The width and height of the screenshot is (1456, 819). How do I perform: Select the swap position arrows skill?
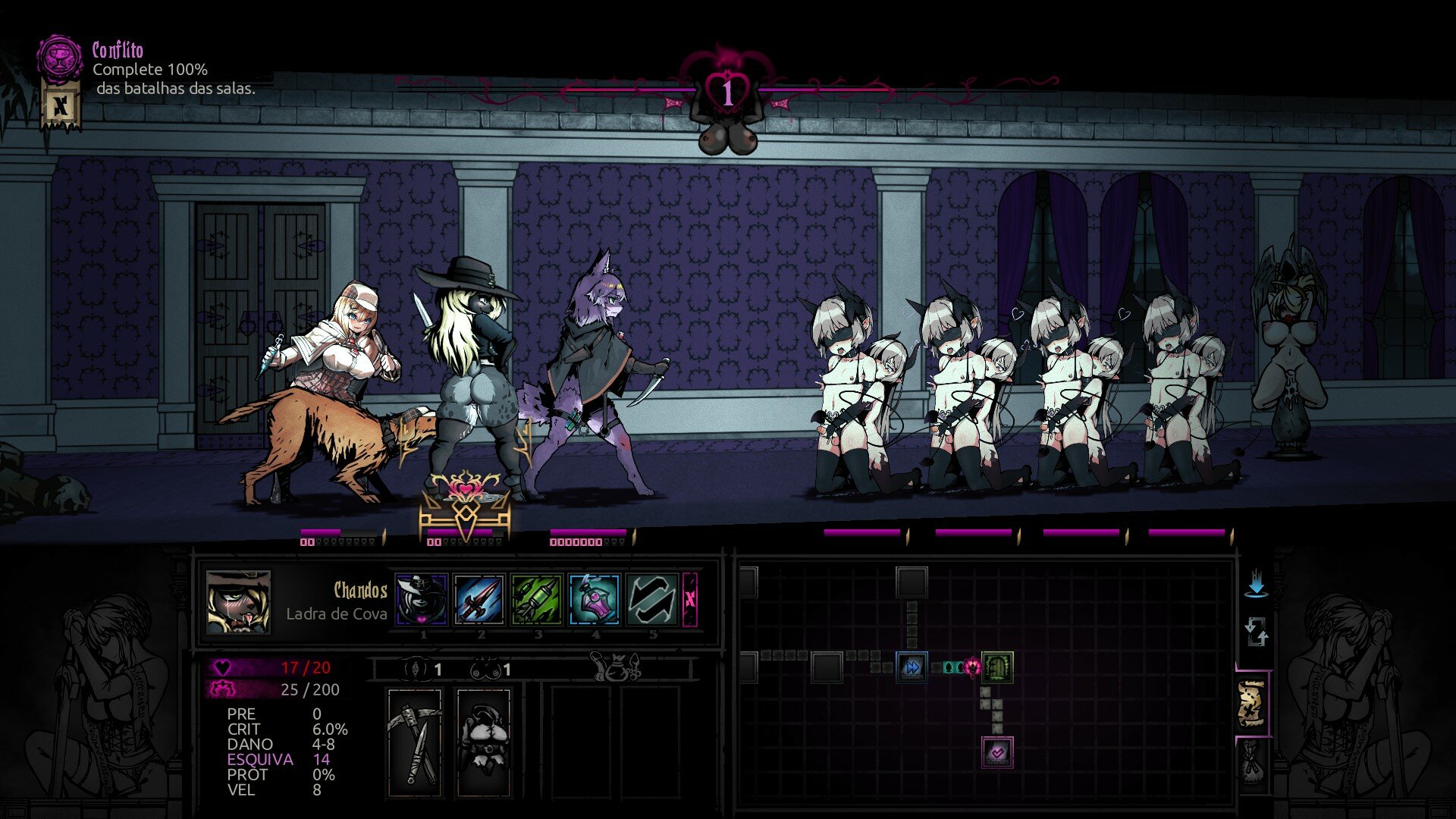click(x=652, y=599)
